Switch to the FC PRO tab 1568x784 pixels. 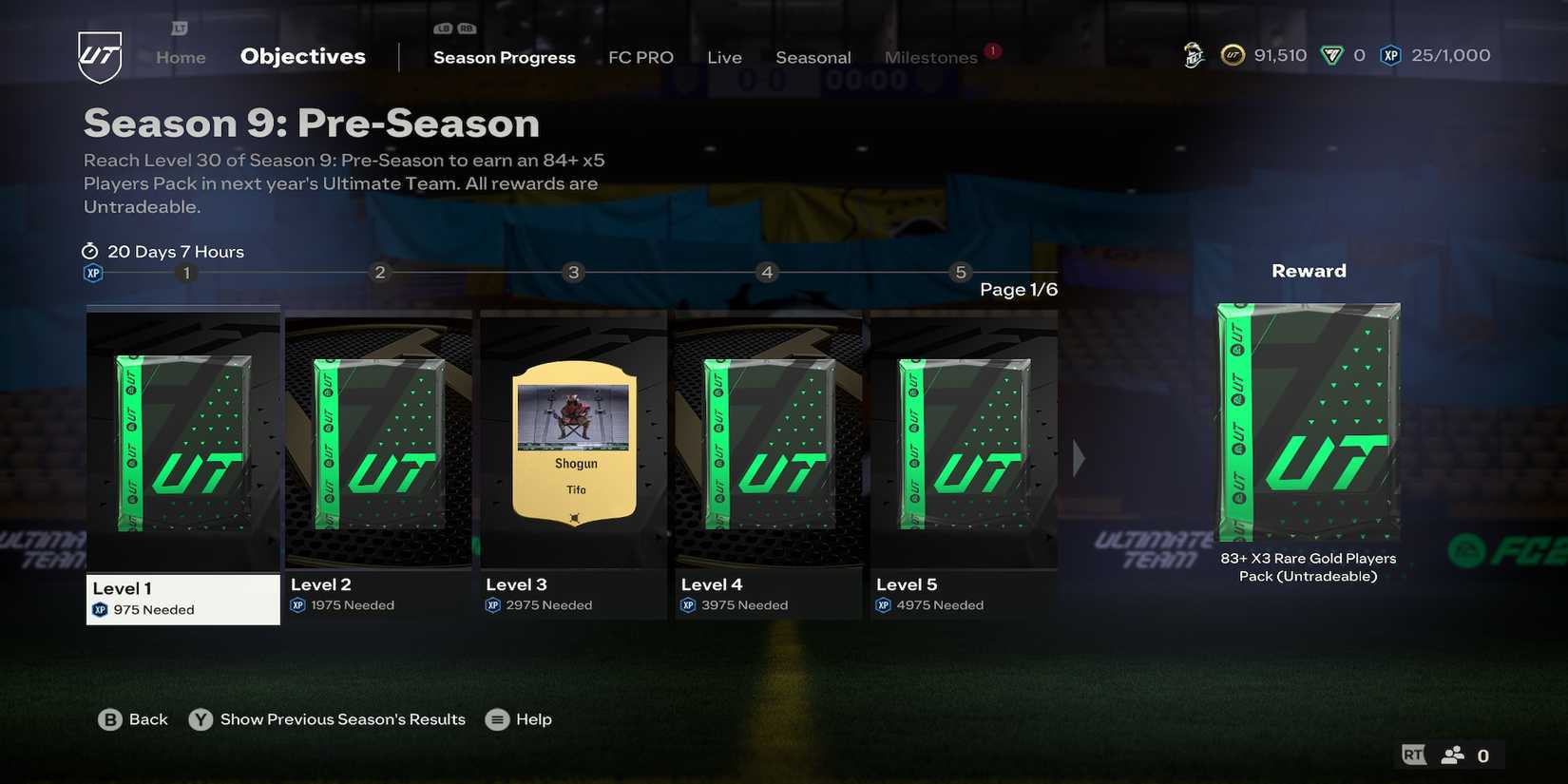(641, 56)
